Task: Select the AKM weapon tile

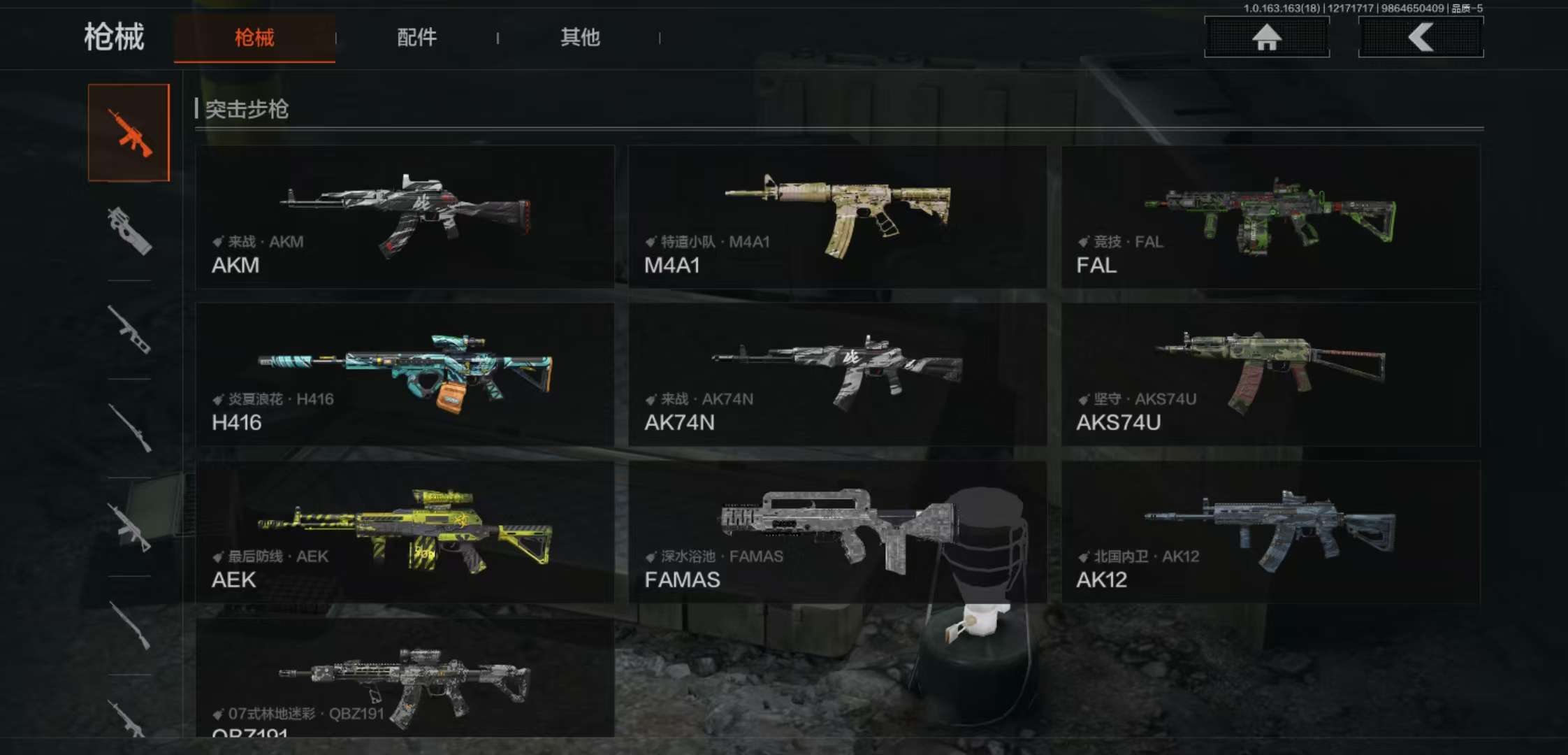Action: pos(405,217)
